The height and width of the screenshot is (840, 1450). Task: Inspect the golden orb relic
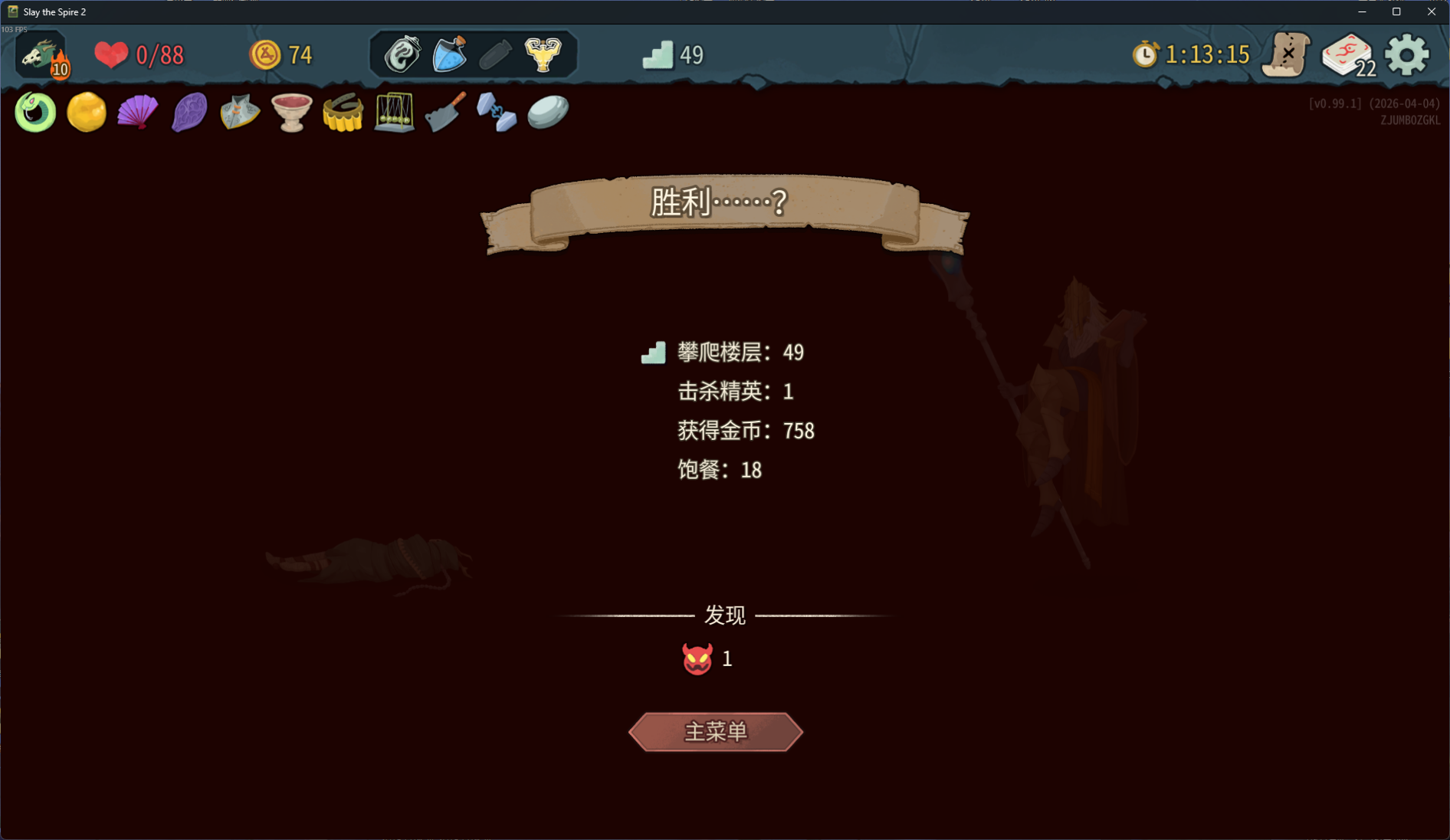(x=87, y=113)
